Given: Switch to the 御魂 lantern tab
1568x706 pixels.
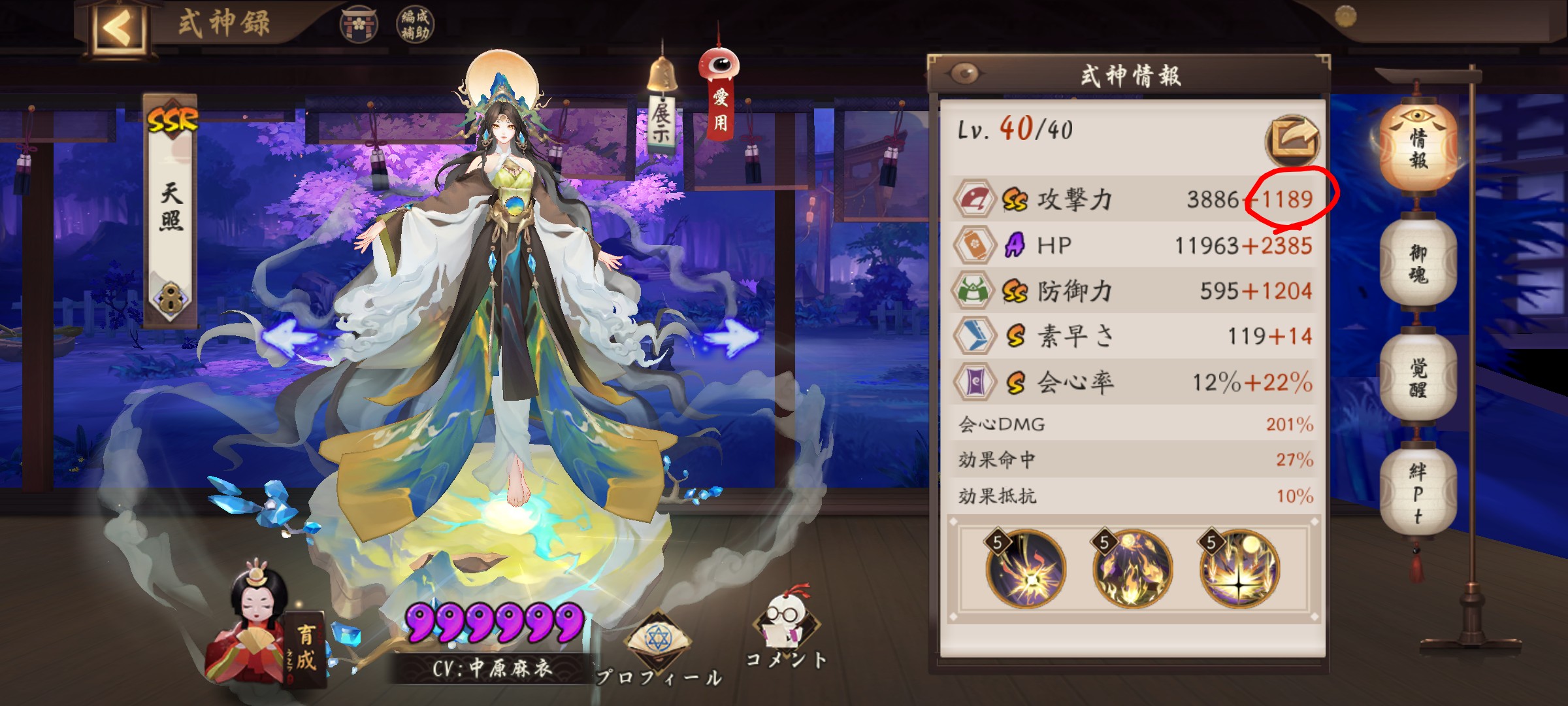Looking at the screenshot, I should (x=1417, y=263).
